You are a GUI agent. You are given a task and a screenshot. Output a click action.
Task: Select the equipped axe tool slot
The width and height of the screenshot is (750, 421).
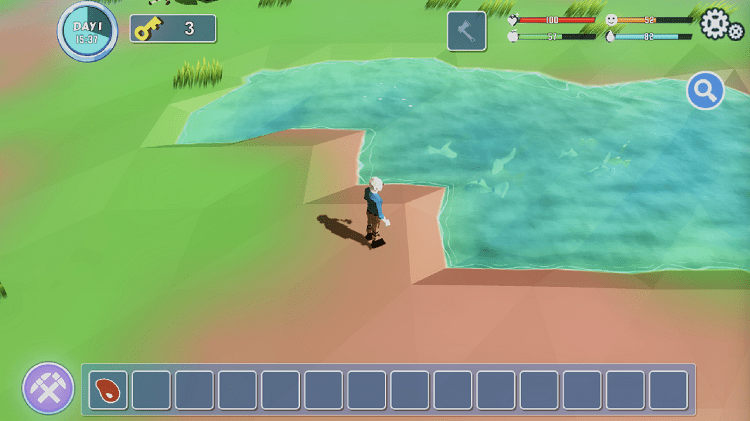coord(467,31)
